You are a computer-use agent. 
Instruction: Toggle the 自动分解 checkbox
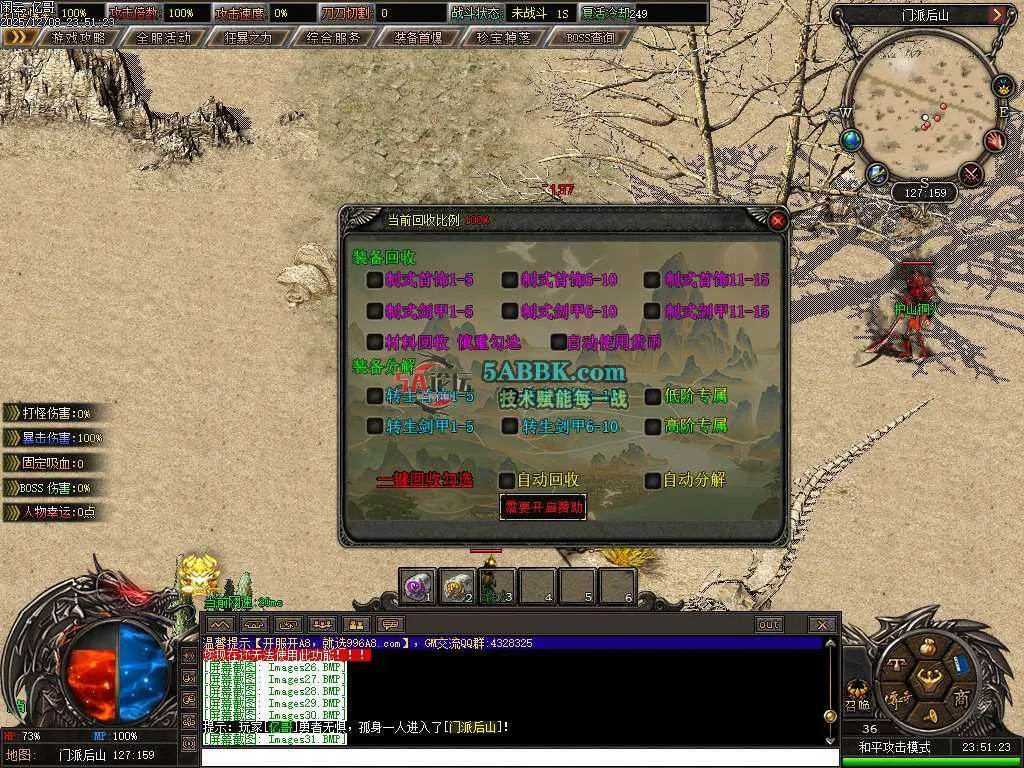653,480
